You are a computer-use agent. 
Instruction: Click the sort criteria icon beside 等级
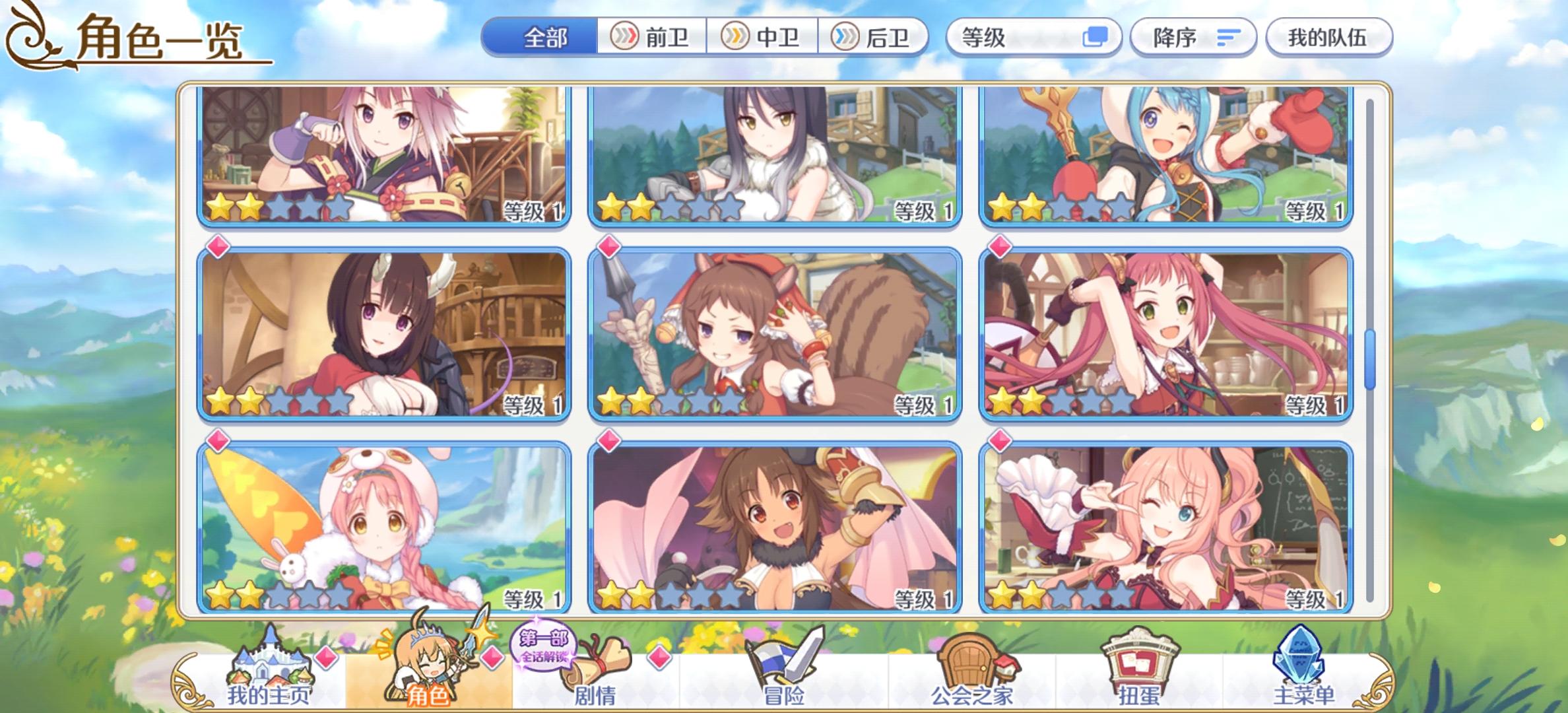1094,38
